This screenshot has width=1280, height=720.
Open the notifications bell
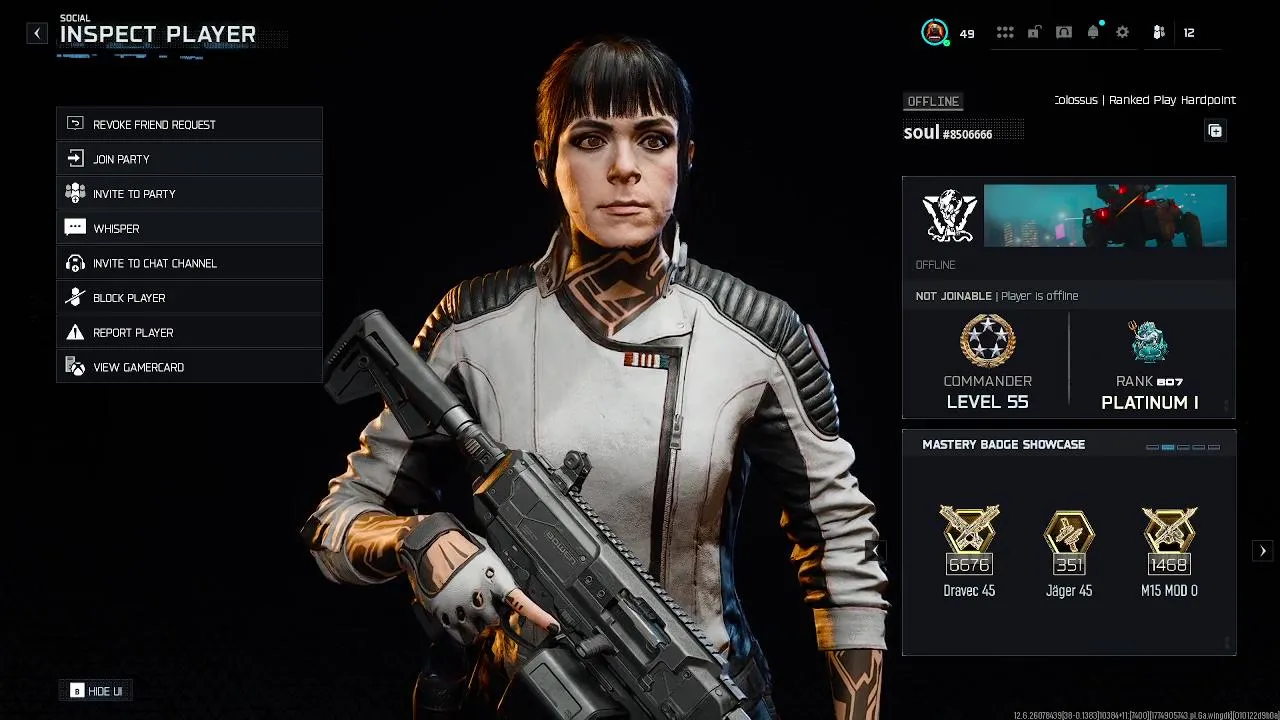[1093, 33]
